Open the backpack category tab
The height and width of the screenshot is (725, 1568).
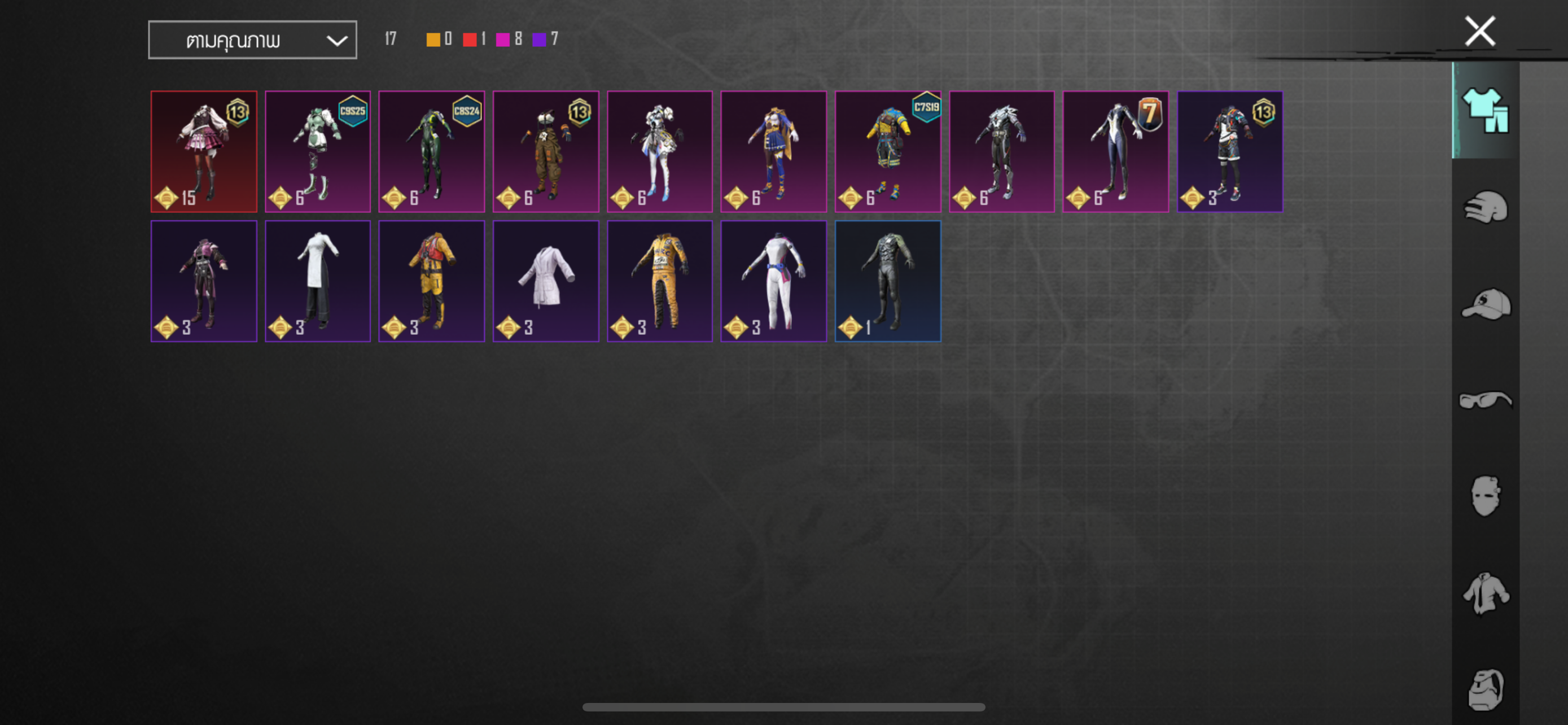[1485, 689]
